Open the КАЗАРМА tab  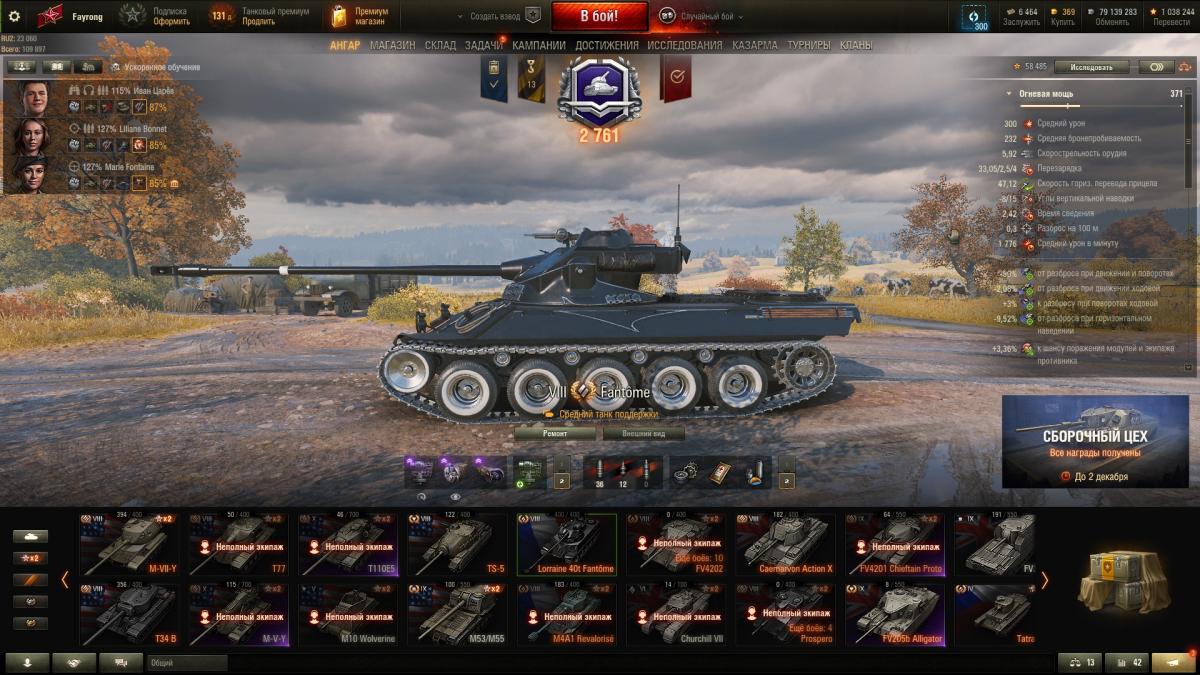point(754,45)
